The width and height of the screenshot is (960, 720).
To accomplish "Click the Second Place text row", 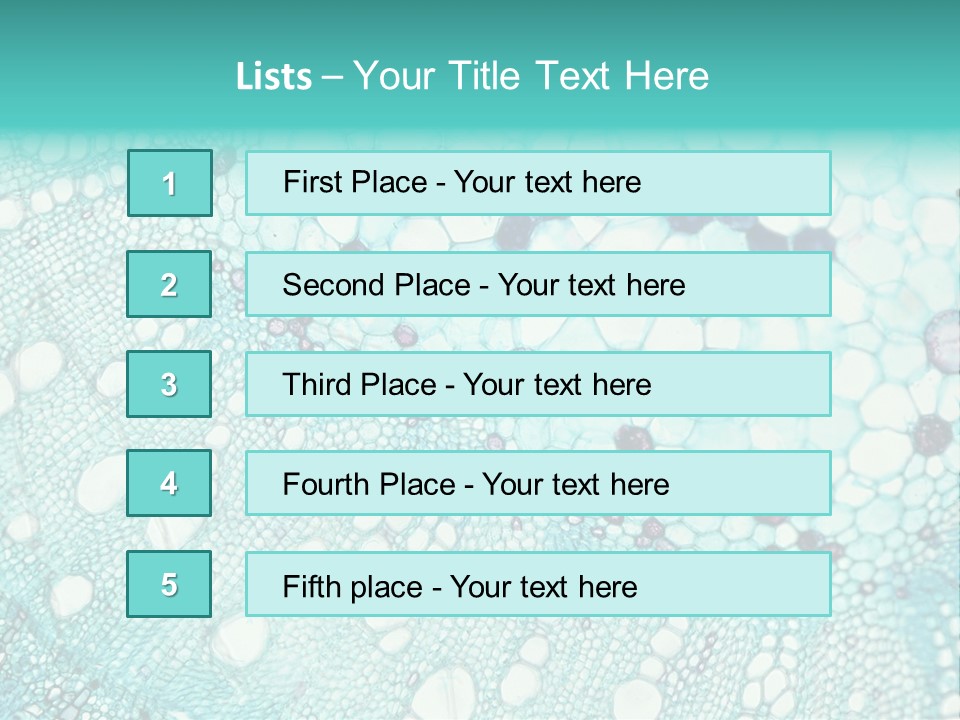I will [538, 285].
